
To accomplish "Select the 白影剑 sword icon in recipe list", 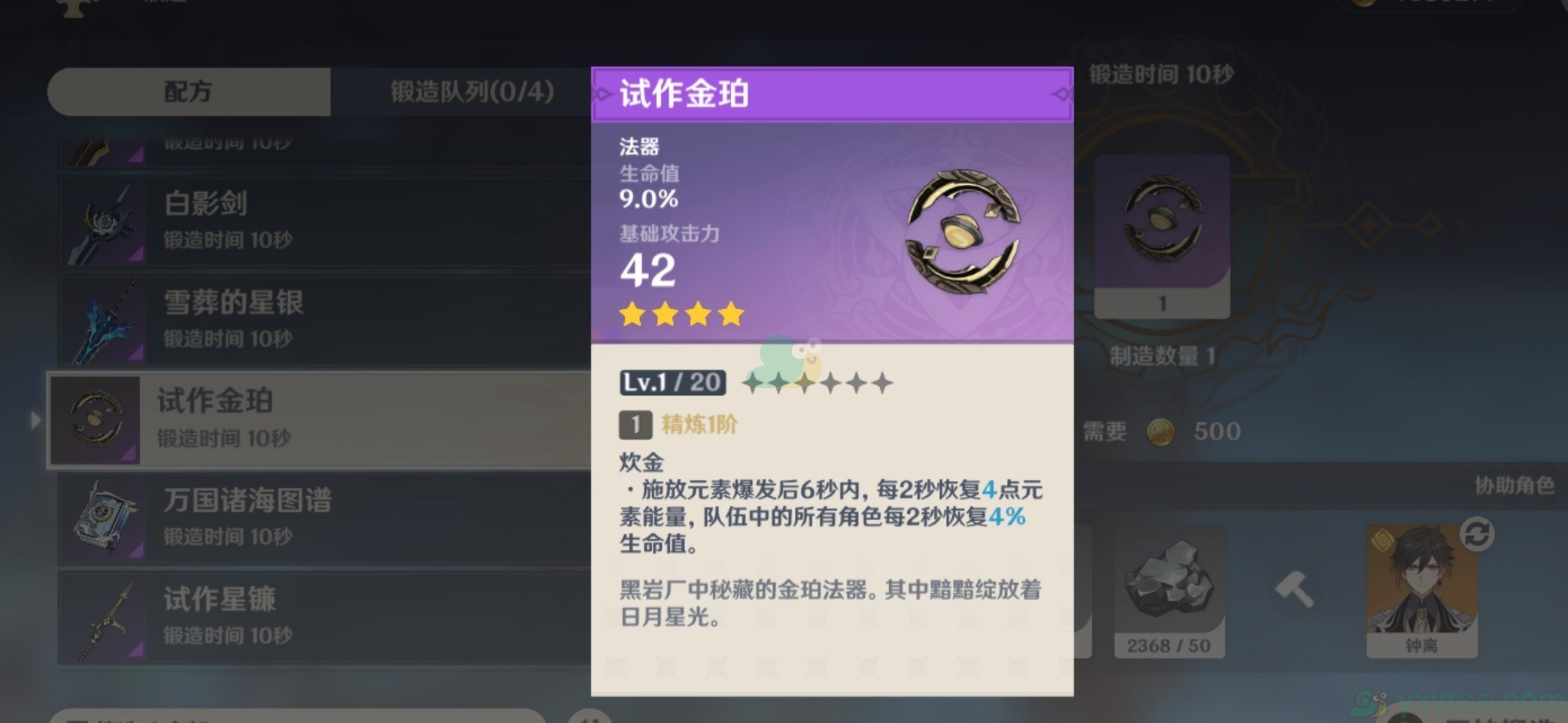I will (100, 219).
